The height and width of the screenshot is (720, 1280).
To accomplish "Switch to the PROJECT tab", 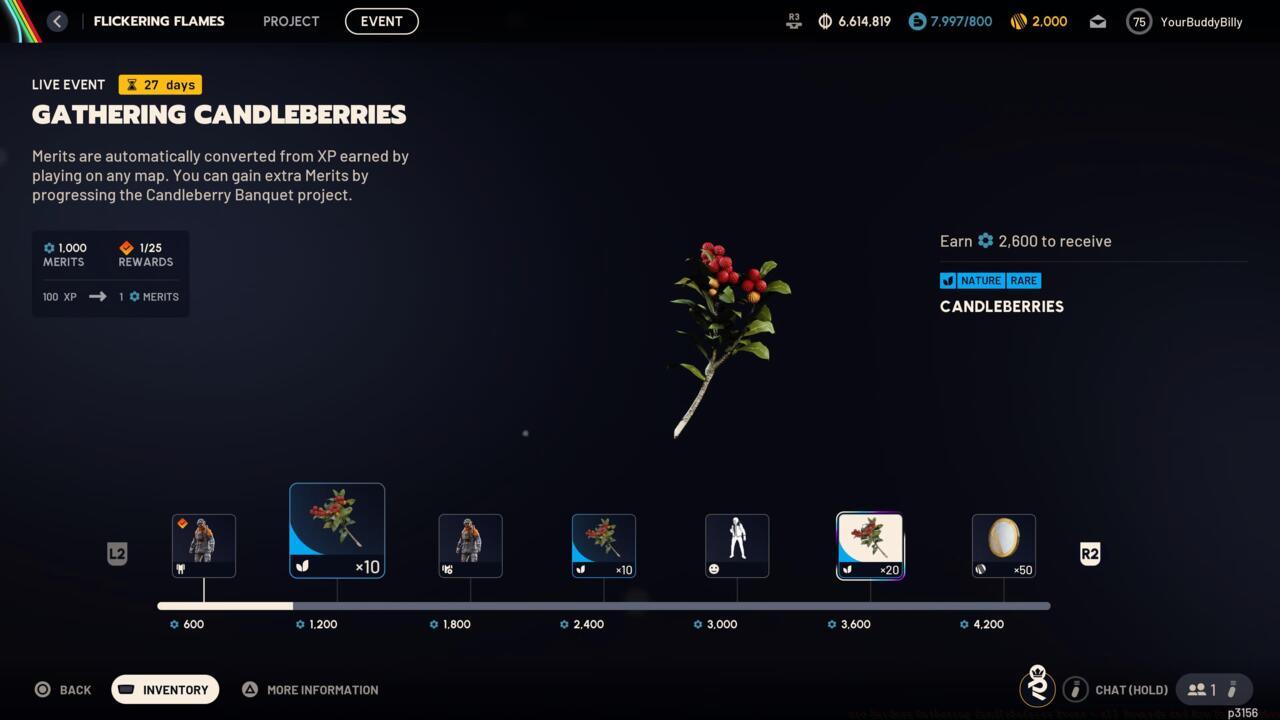I will pos(290,21).
